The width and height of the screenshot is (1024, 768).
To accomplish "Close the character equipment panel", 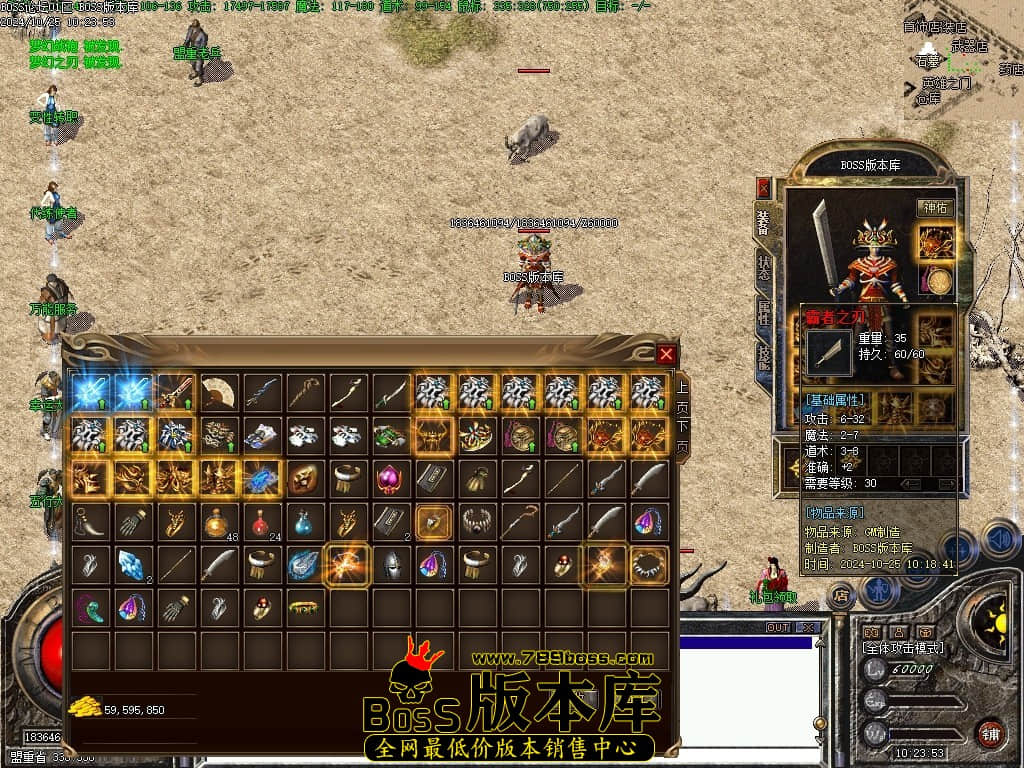I will tap(764, 187).
